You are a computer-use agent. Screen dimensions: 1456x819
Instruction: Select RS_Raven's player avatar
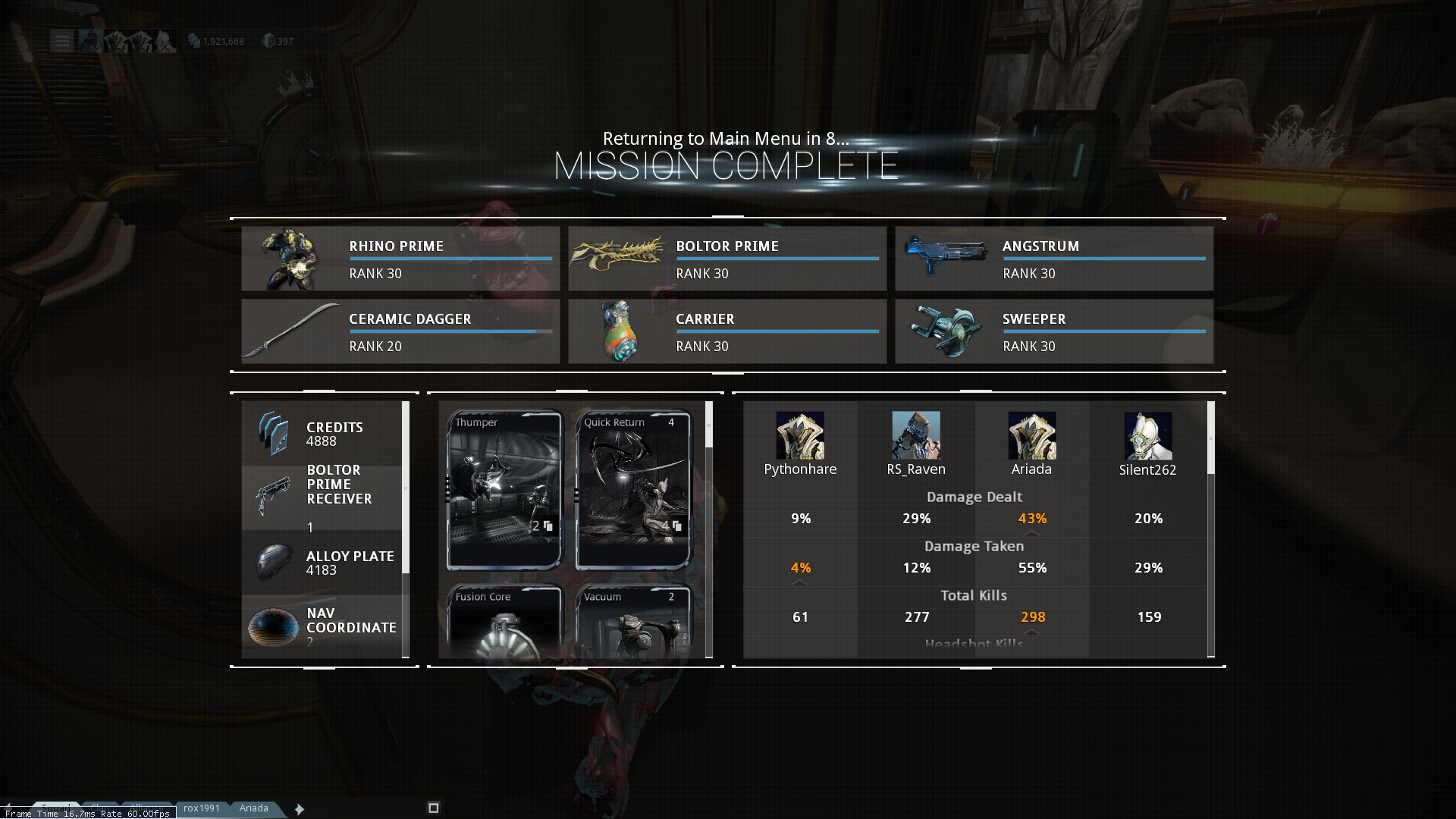point(916,435)
